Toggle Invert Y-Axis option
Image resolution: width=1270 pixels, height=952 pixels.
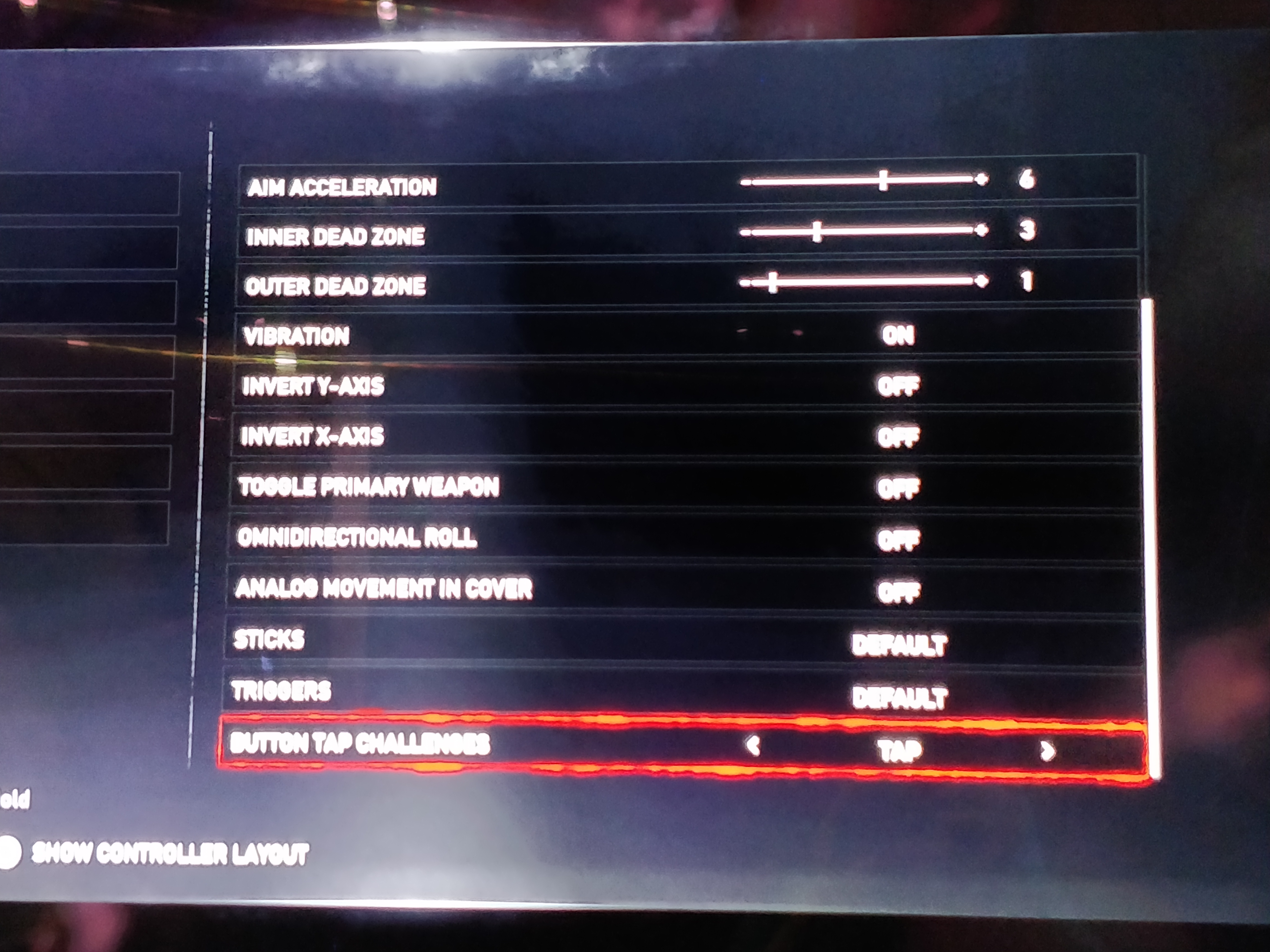coord(898,386)
